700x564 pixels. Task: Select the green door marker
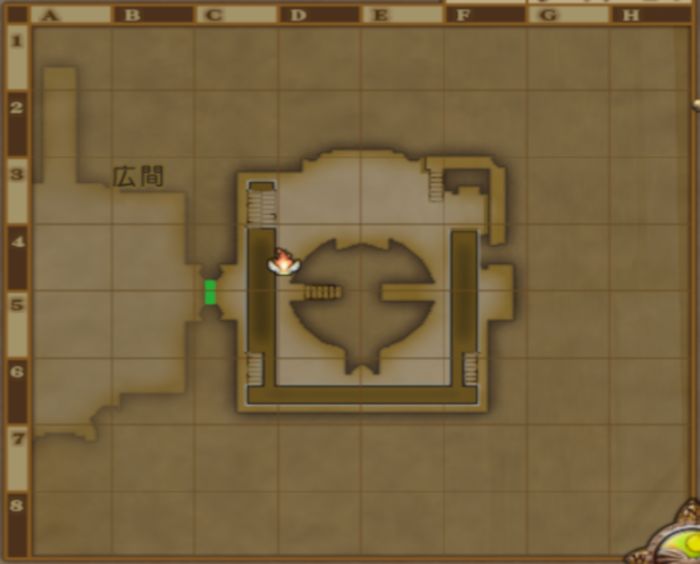pos(210,292)
